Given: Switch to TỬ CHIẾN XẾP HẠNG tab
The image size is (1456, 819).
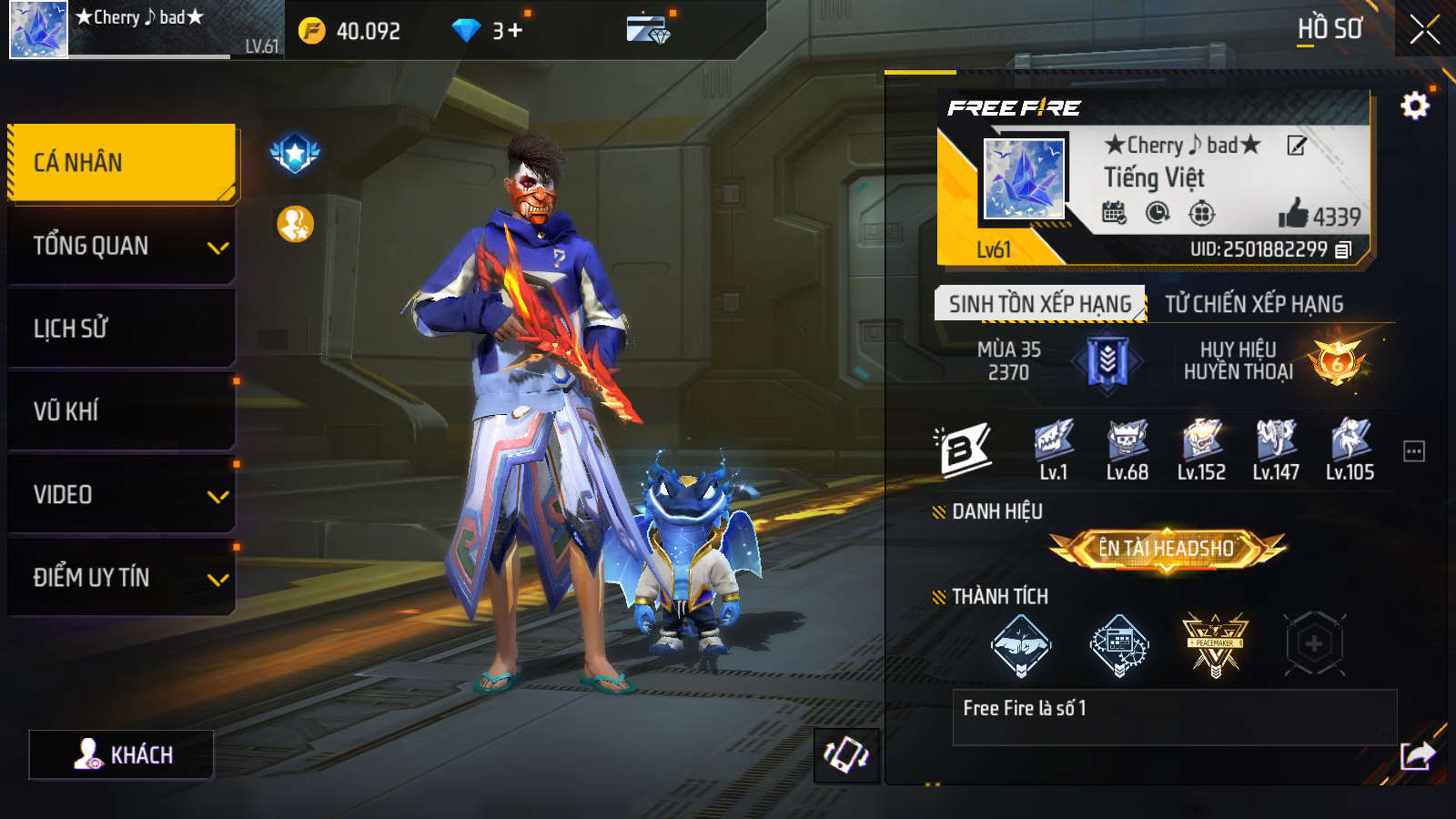Looking at the screenshot, I should (x=1254, y=304).
